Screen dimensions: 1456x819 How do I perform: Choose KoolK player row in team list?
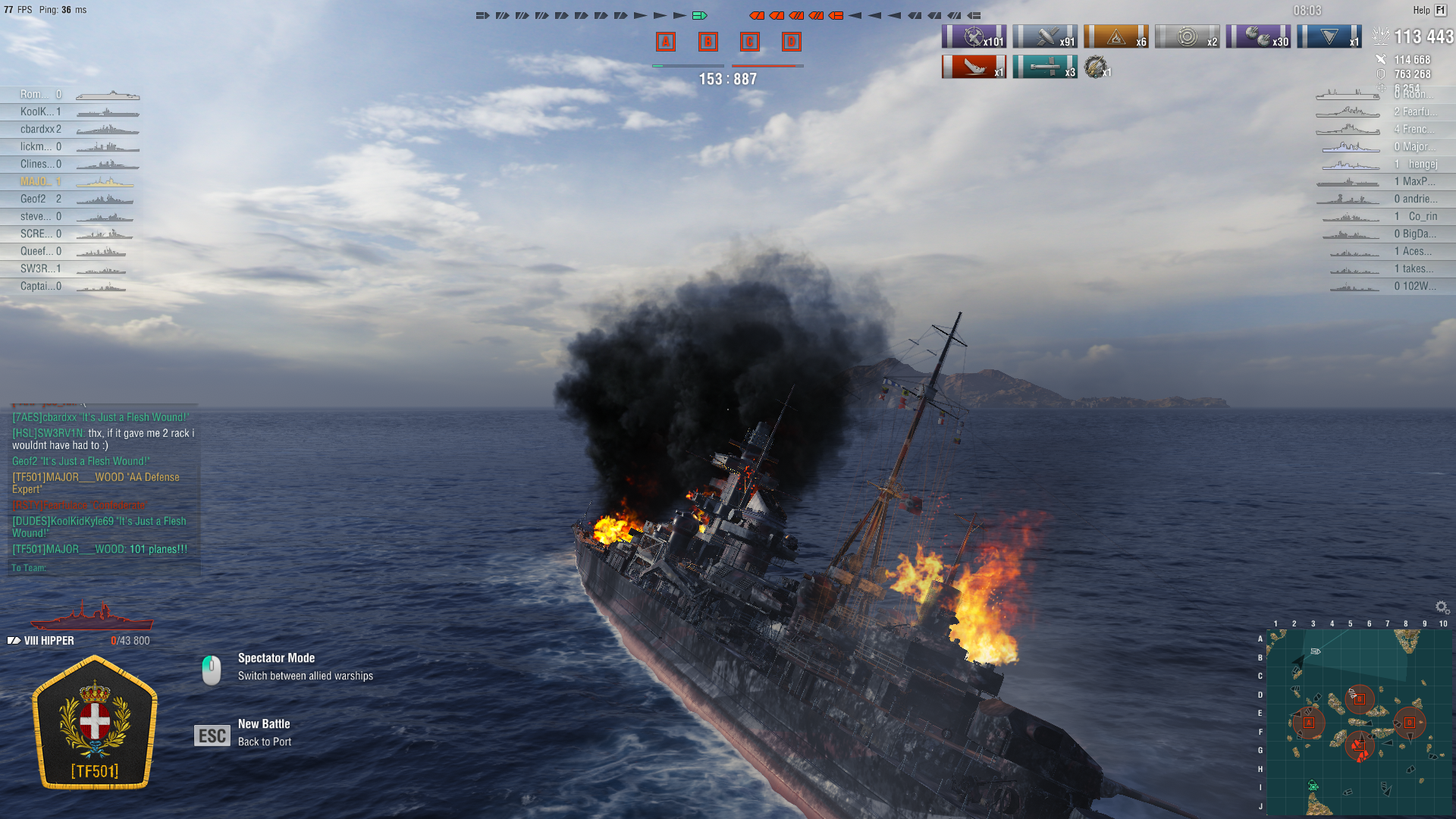point(42,111)
